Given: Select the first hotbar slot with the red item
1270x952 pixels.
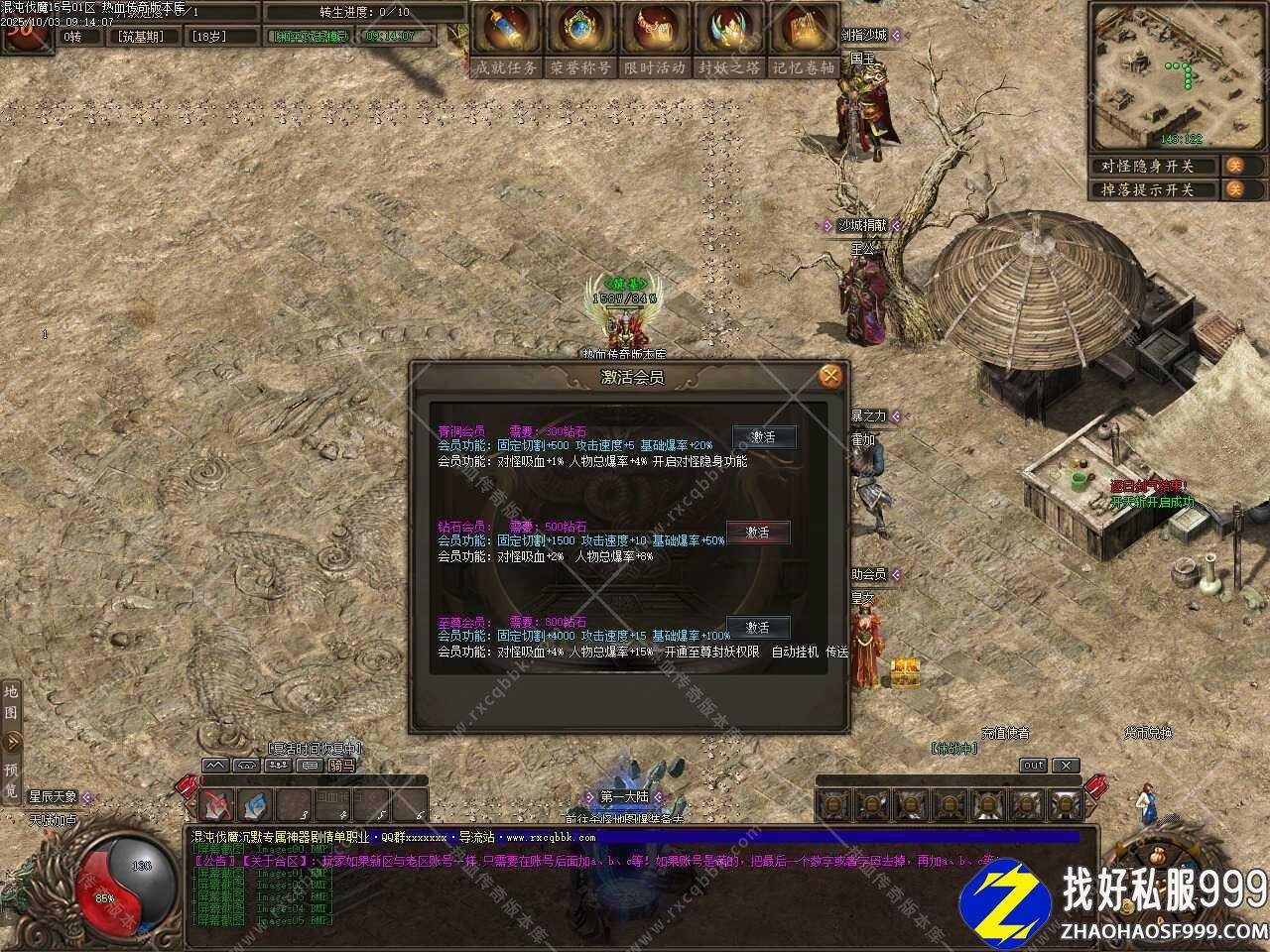Looking at the screenshot, I should [218, 804].
